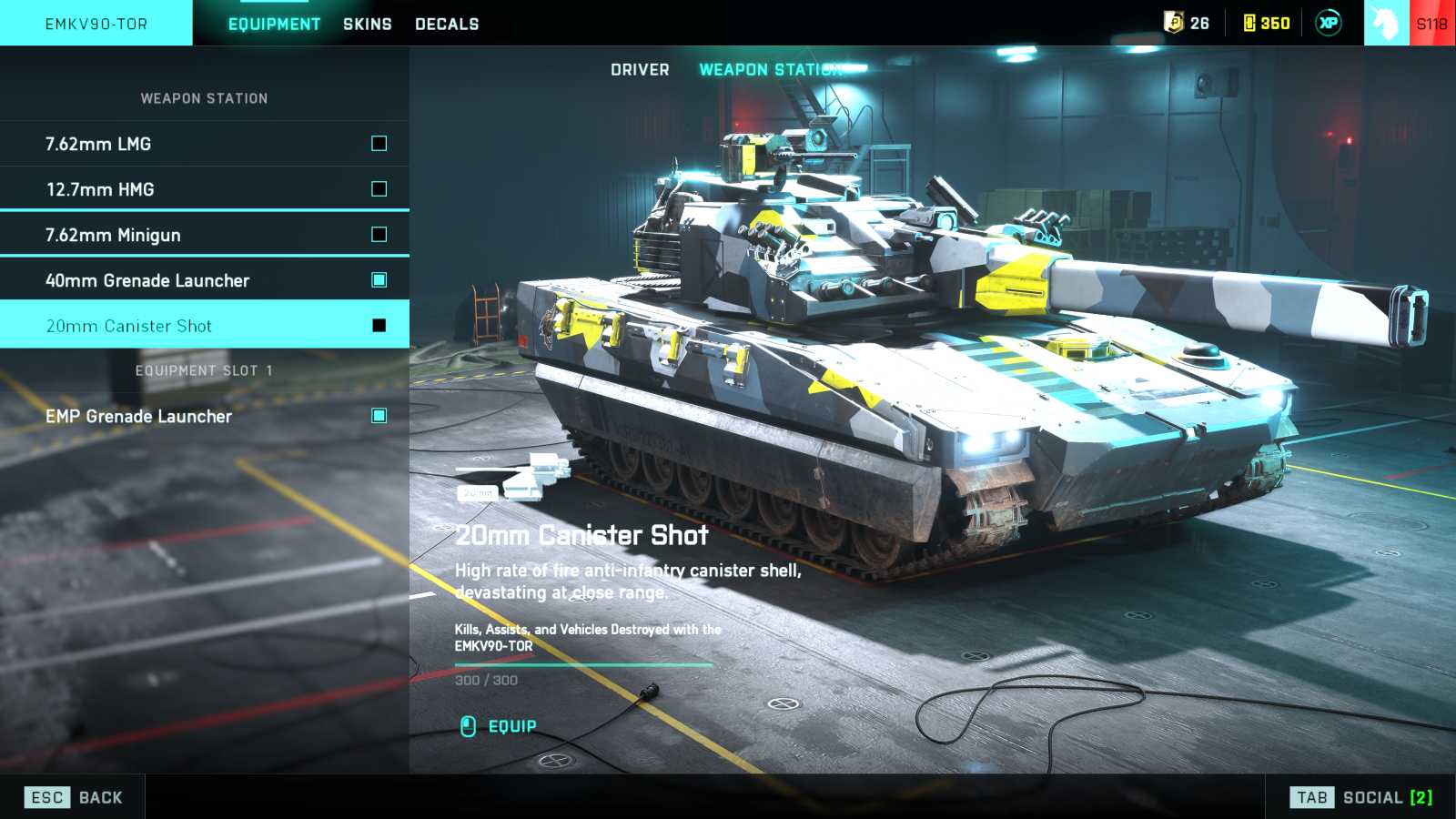Select the Weapon Station seat tab

click(770, 70)
